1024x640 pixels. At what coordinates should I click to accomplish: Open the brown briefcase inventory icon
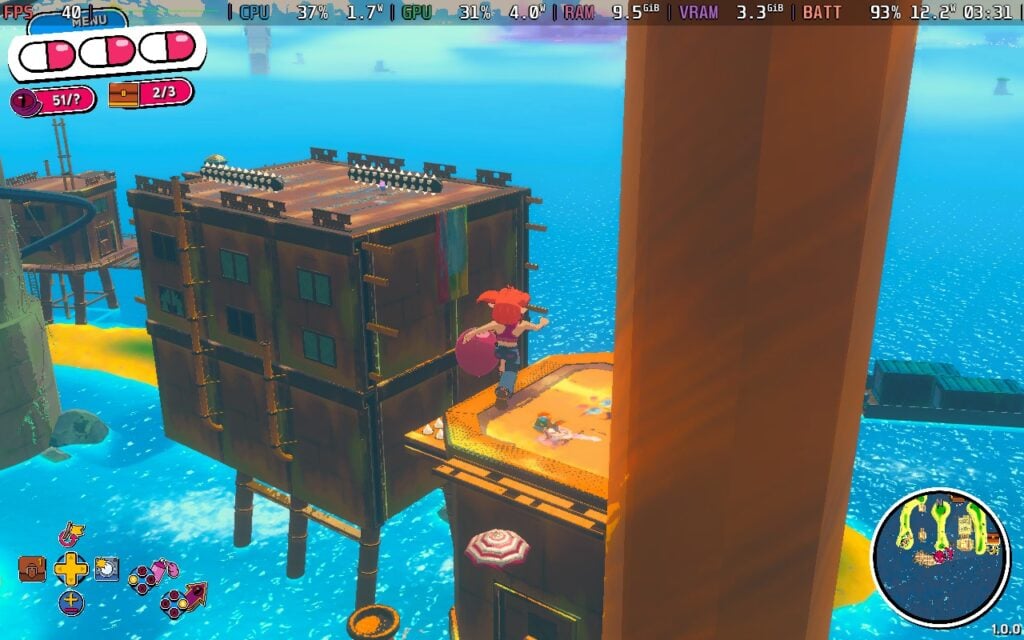pos(32,569)
